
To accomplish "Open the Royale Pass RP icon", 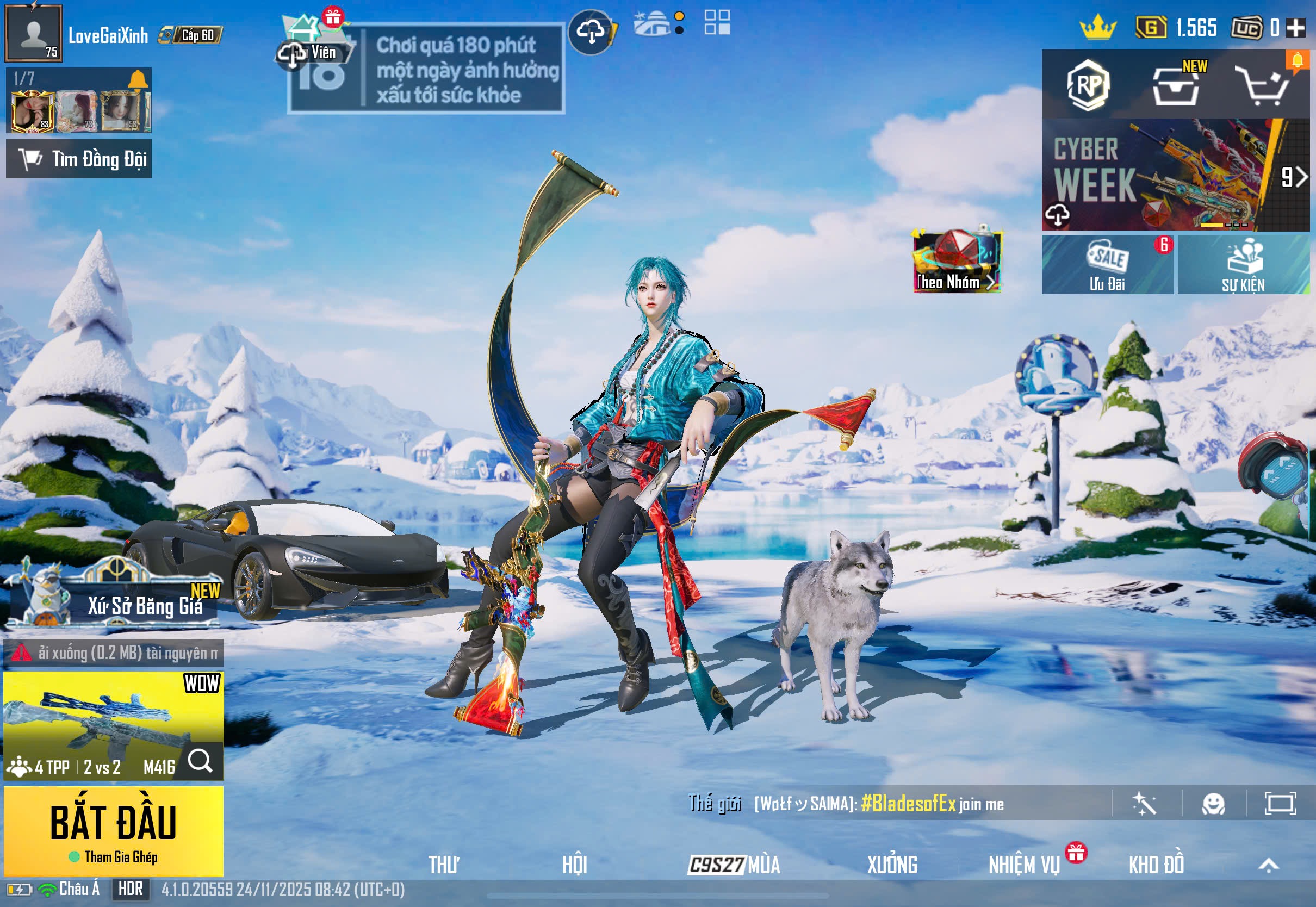I will point(1088,85).
